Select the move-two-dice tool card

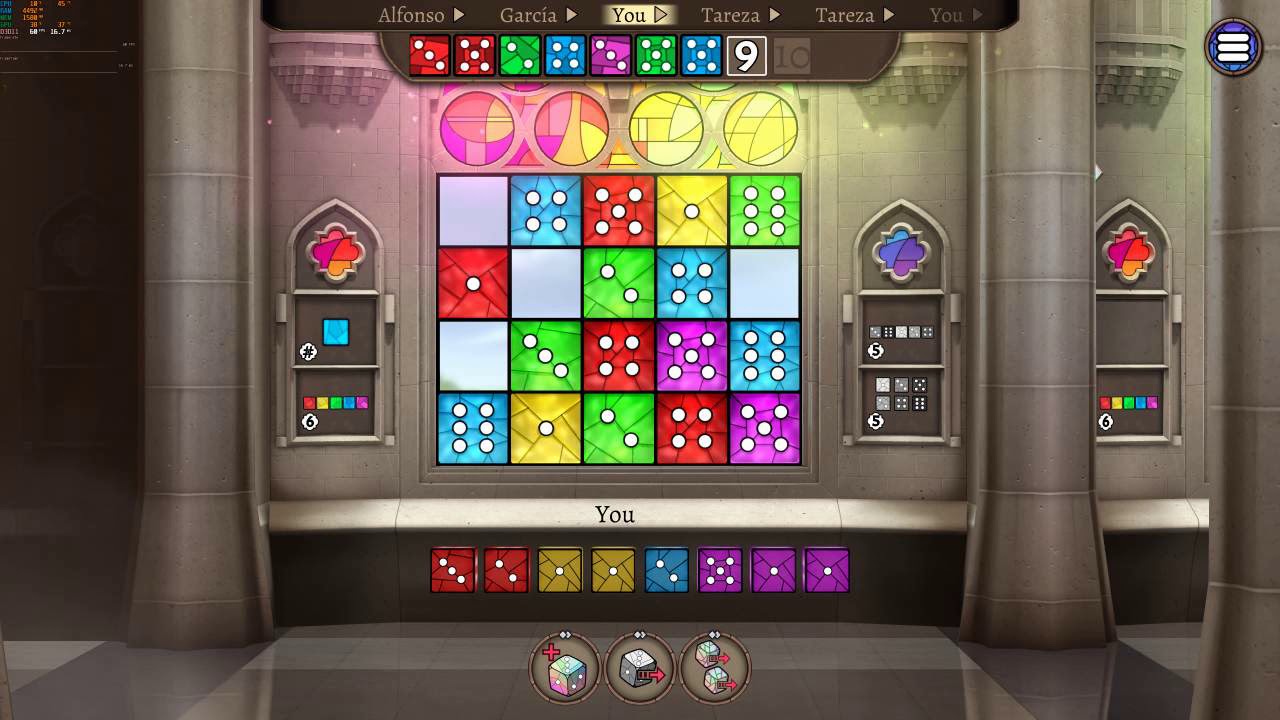point(714,668)
